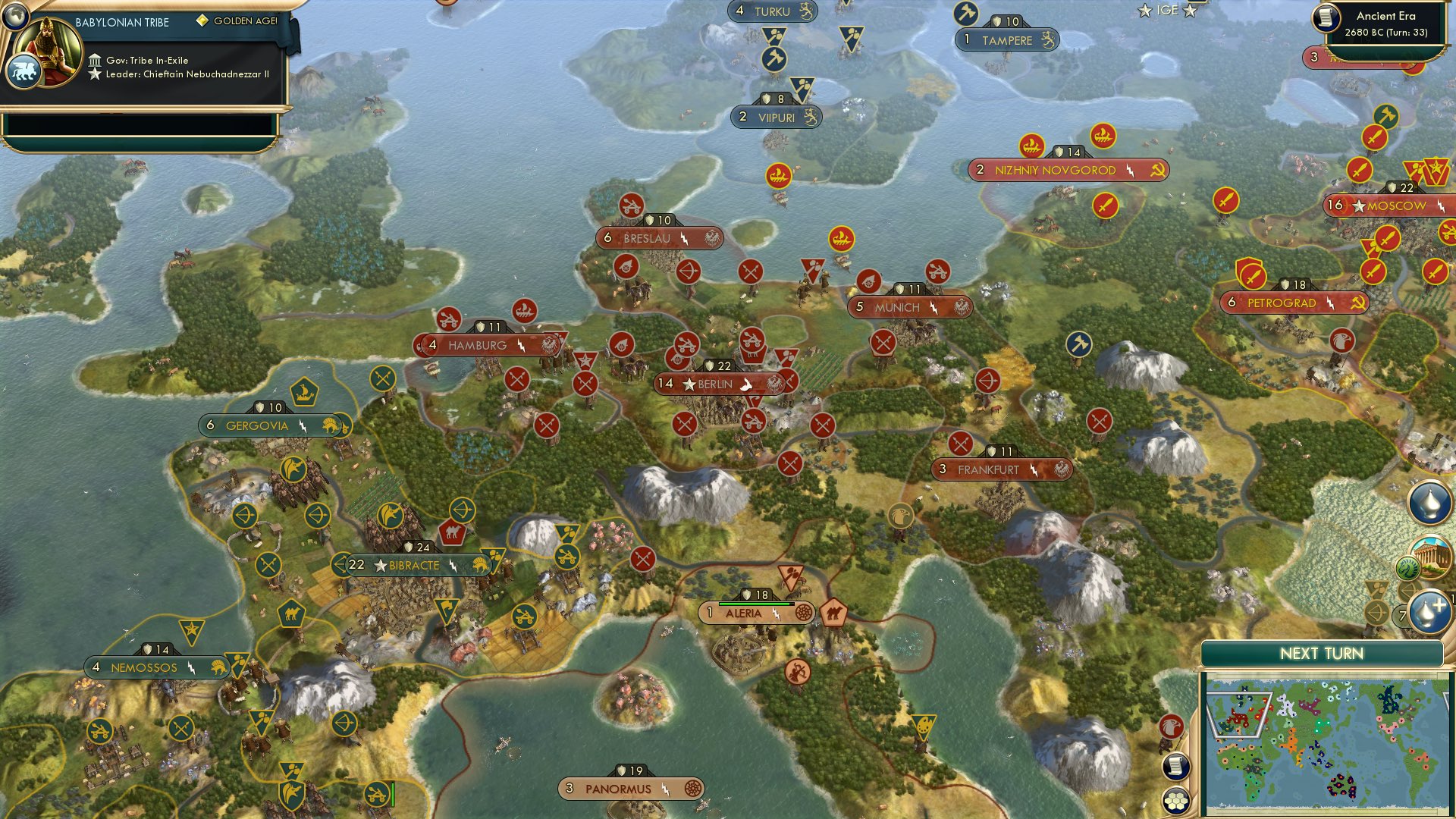
Task: Expand the Bibracte city banner arrow
Action: (x=338, y=565)
